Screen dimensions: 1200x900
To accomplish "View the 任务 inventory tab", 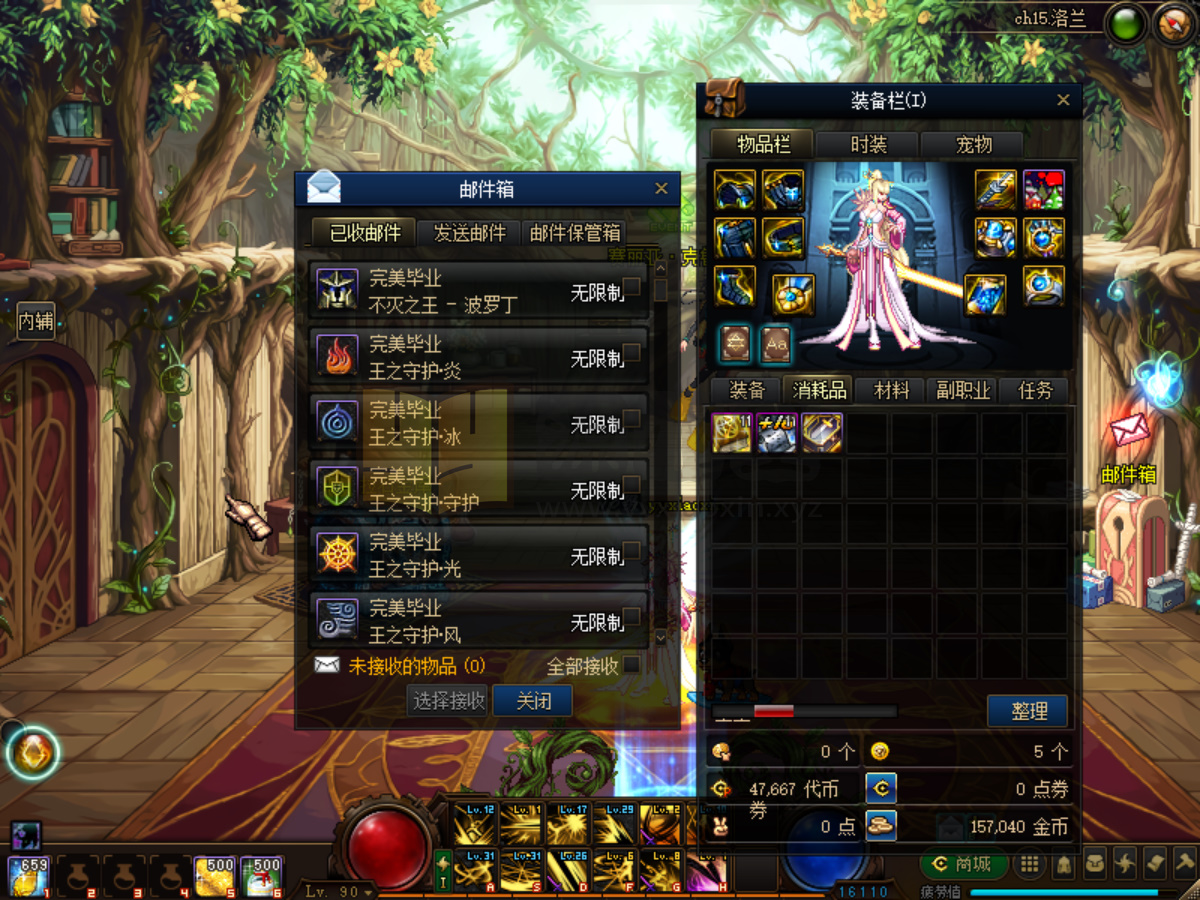I will 1035,390.
